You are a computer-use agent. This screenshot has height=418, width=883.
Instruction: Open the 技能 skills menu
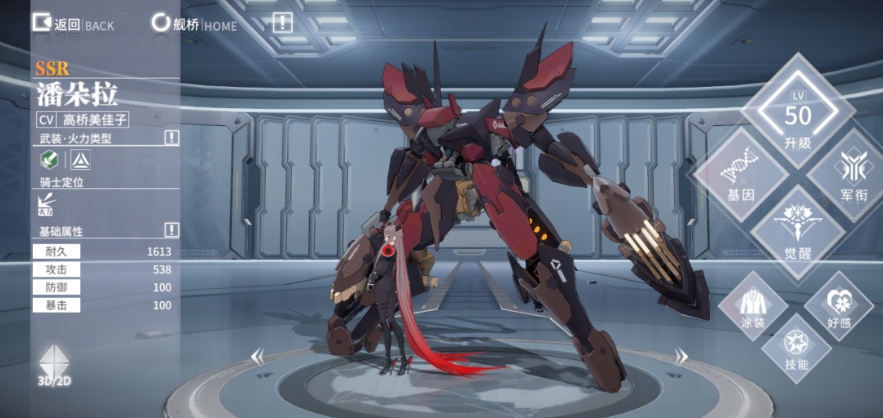point(796,348)
